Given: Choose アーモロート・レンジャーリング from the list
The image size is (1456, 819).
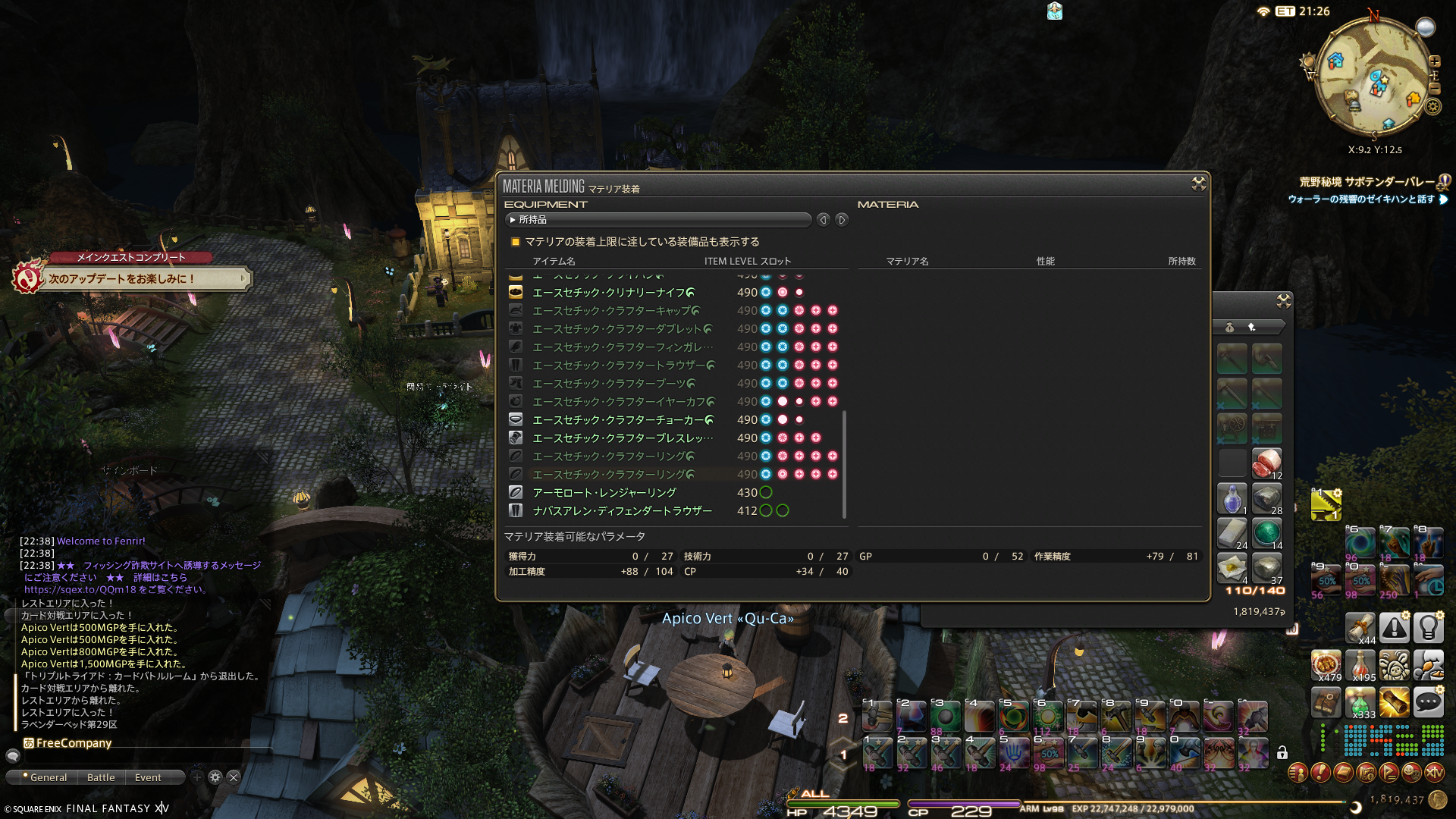Looking at the screenshot, I should (x=604, y=493).
